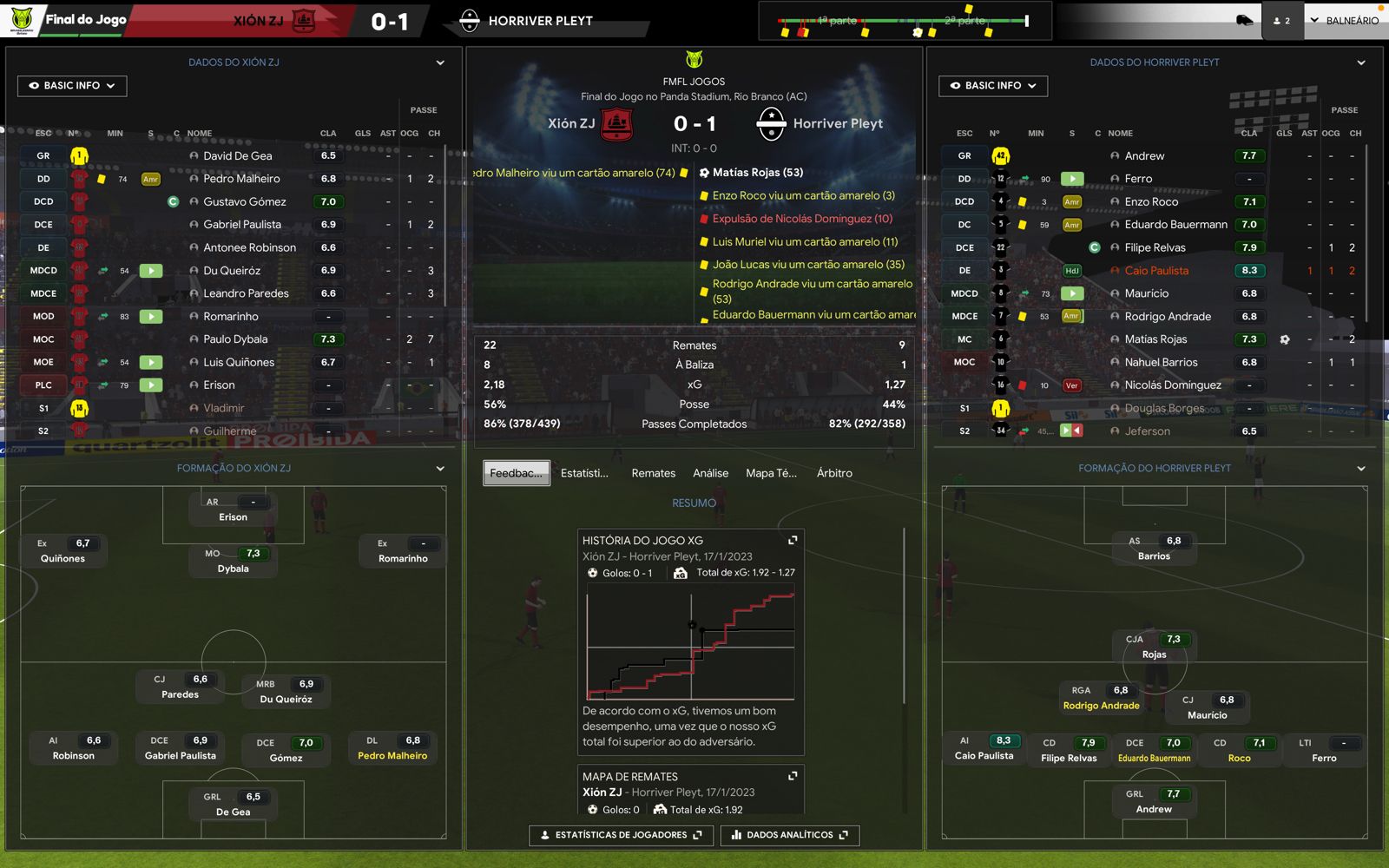
Task: Open Estatísticas de Jogadores panel
Action: (x=621, y=835)
